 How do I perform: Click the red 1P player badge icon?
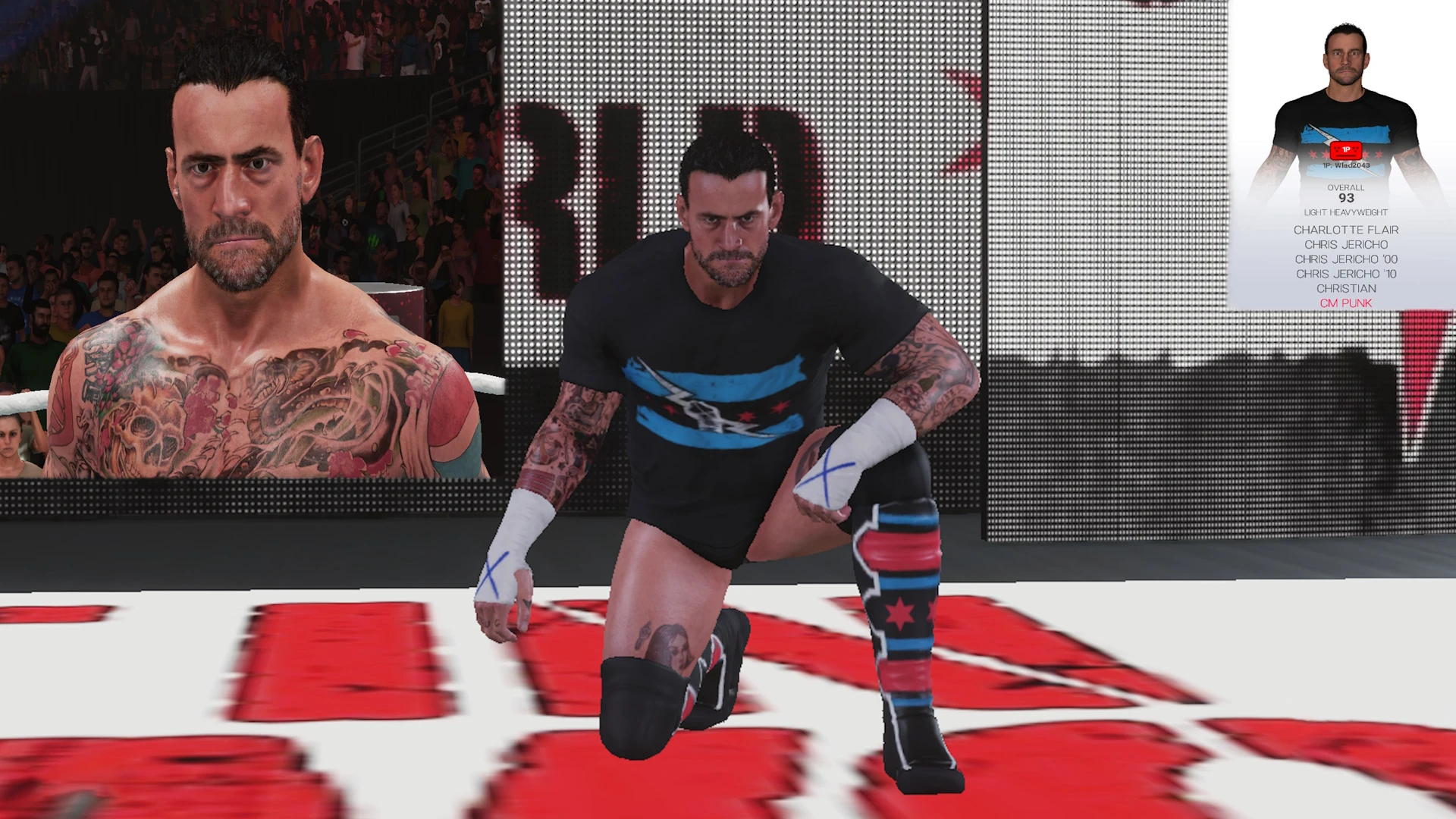click(1345, 152)
